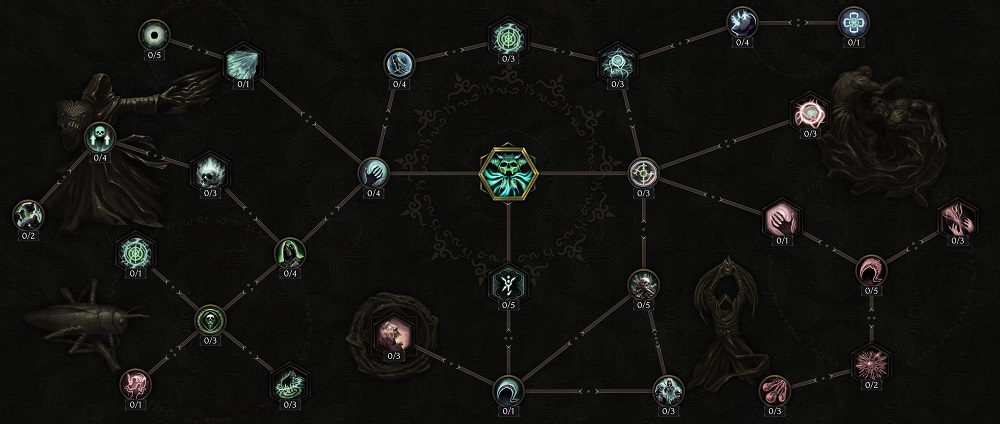
Task: Allocate the crosshair target node right of center
Action: coord(645,174)
